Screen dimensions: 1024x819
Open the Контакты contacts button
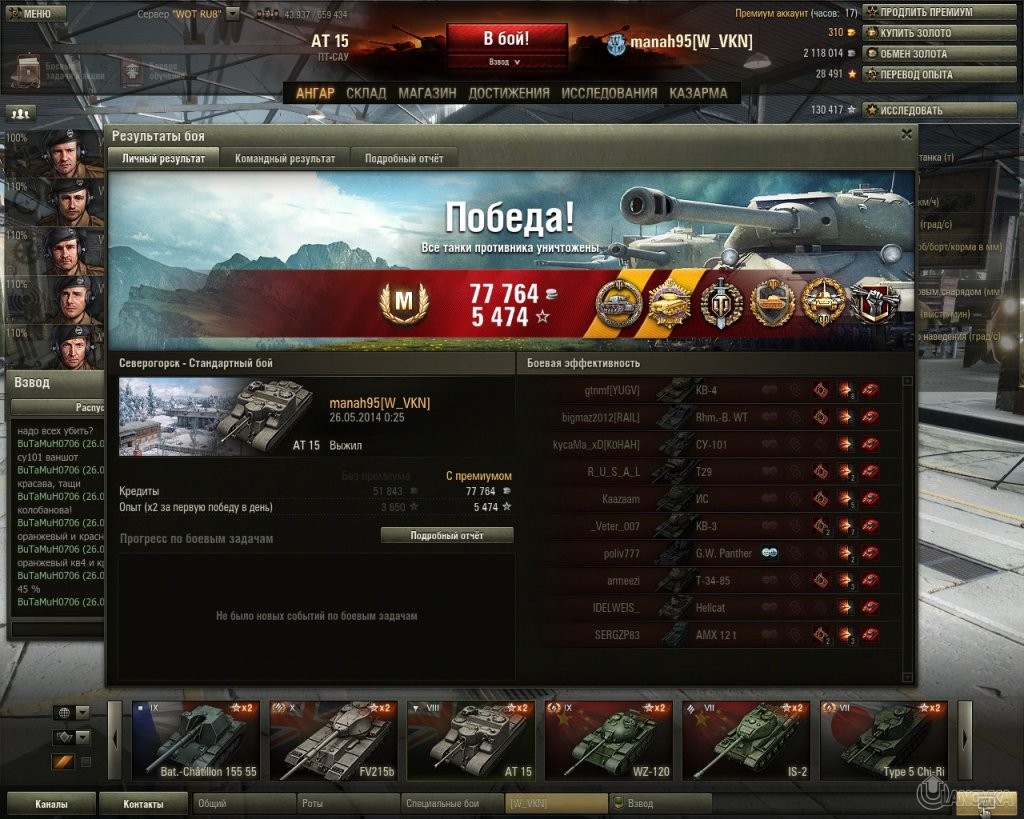tap(143, 803)
